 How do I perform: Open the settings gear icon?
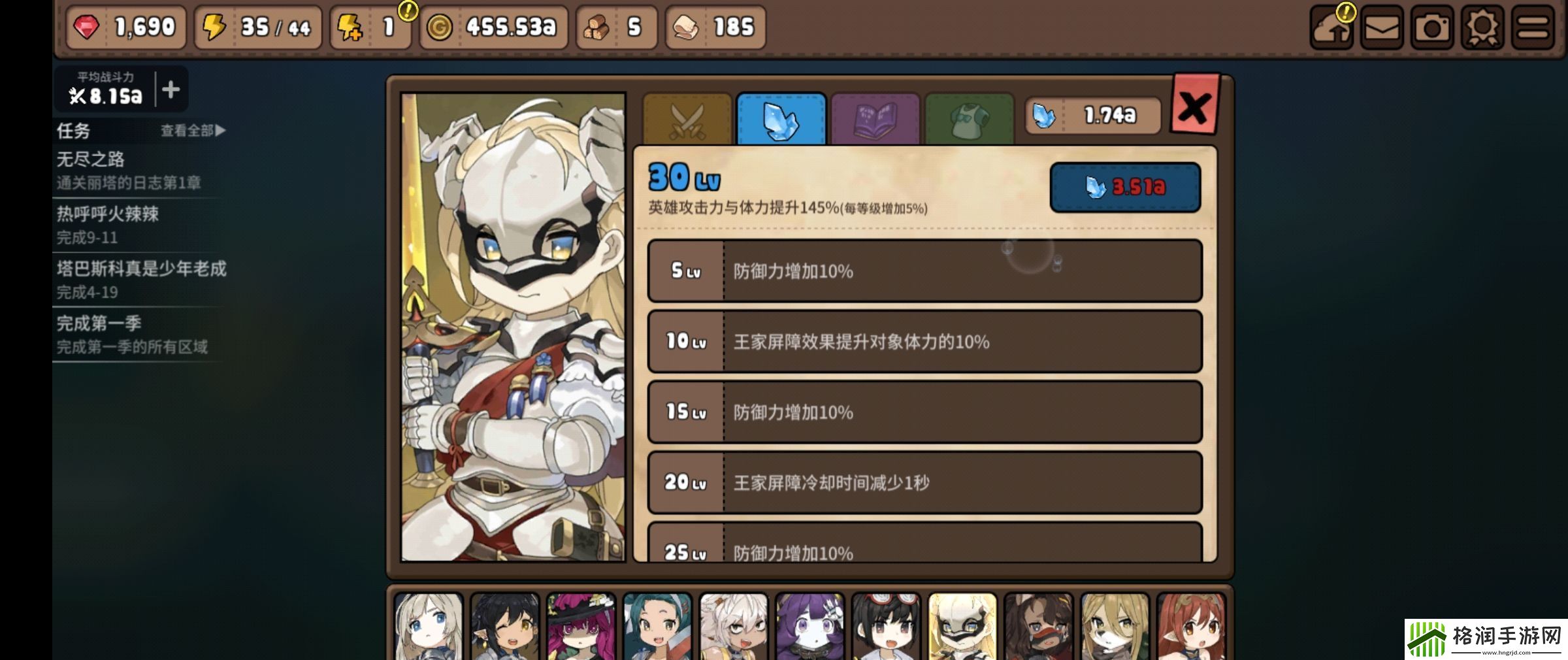1480,27
